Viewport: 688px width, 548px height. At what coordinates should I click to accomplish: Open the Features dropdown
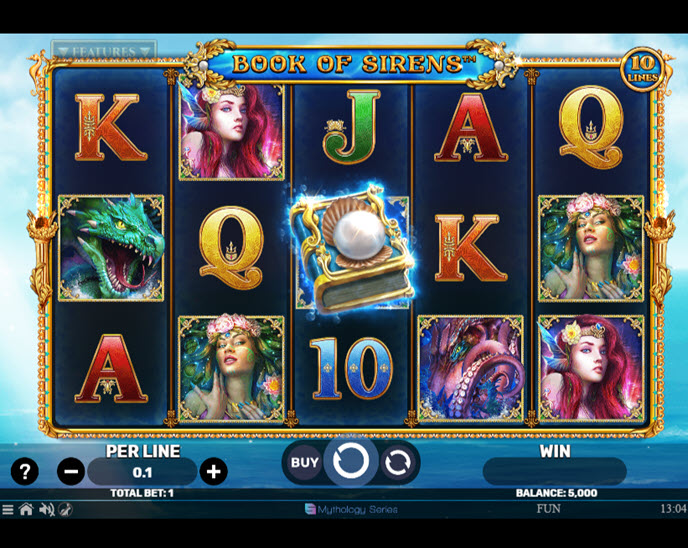(104, 50)
